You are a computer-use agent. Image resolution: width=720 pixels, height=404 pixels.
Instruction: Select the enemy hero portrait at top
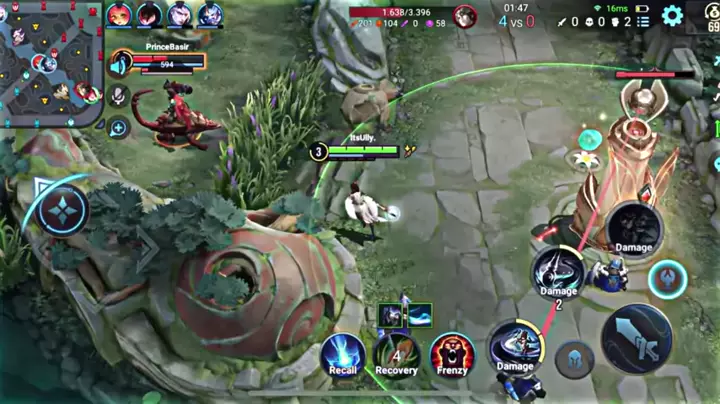464,16
